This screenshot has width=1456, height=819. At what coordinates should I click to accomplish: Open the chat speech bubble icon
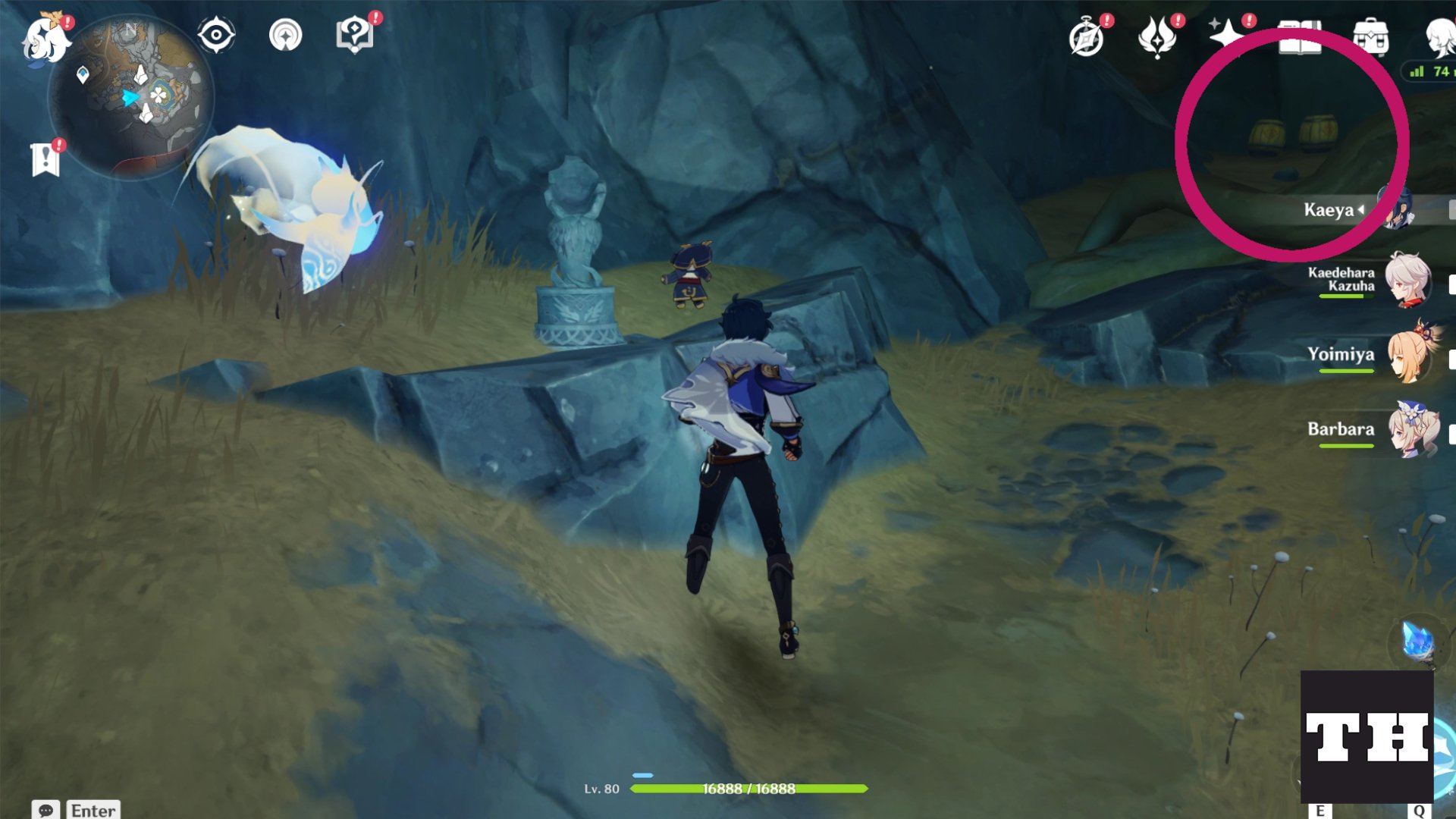click(x=45, y=810)
